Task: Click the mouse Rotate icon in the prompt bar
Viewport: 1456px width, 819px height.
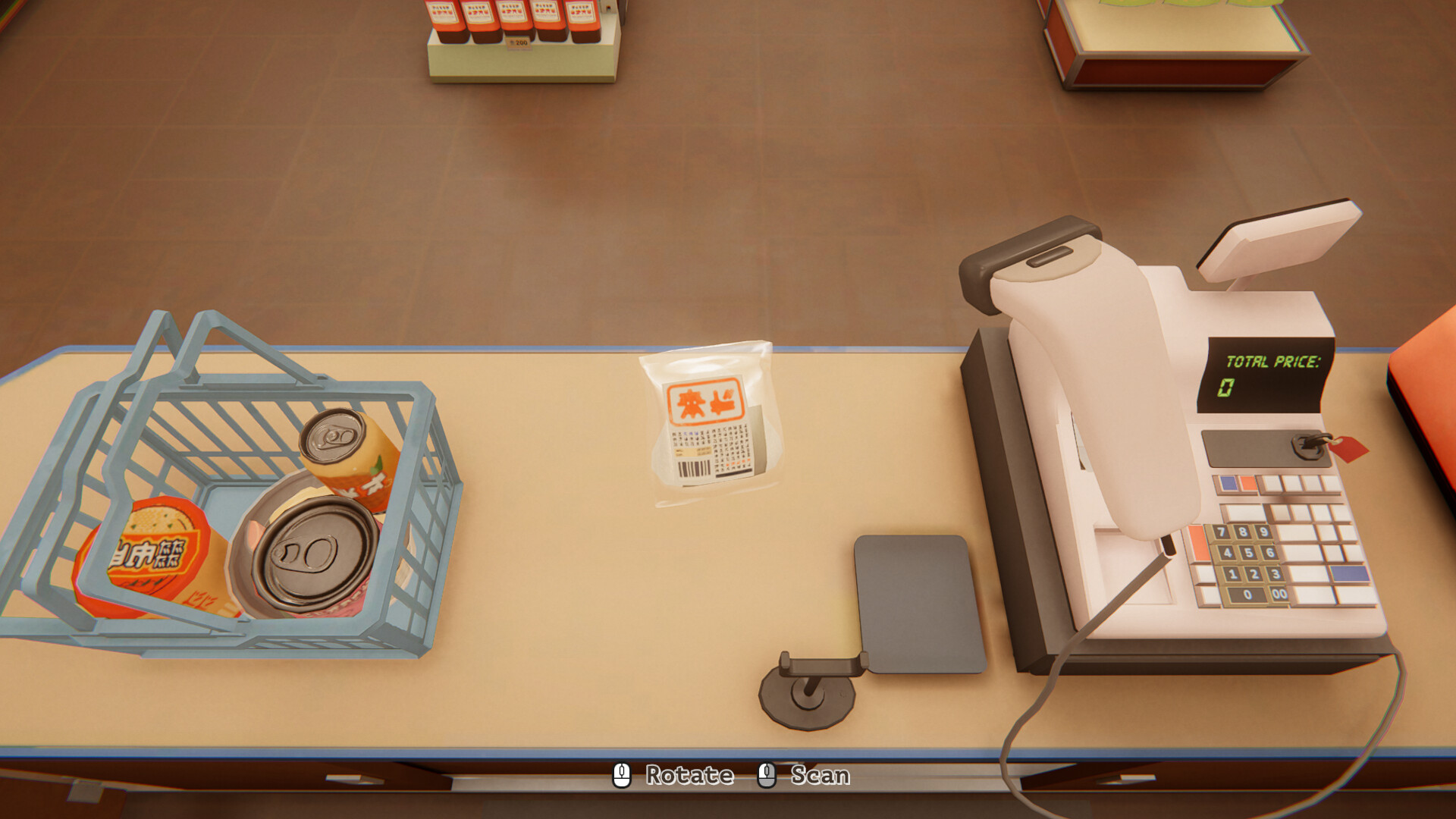Action: [x=623, y=775]
